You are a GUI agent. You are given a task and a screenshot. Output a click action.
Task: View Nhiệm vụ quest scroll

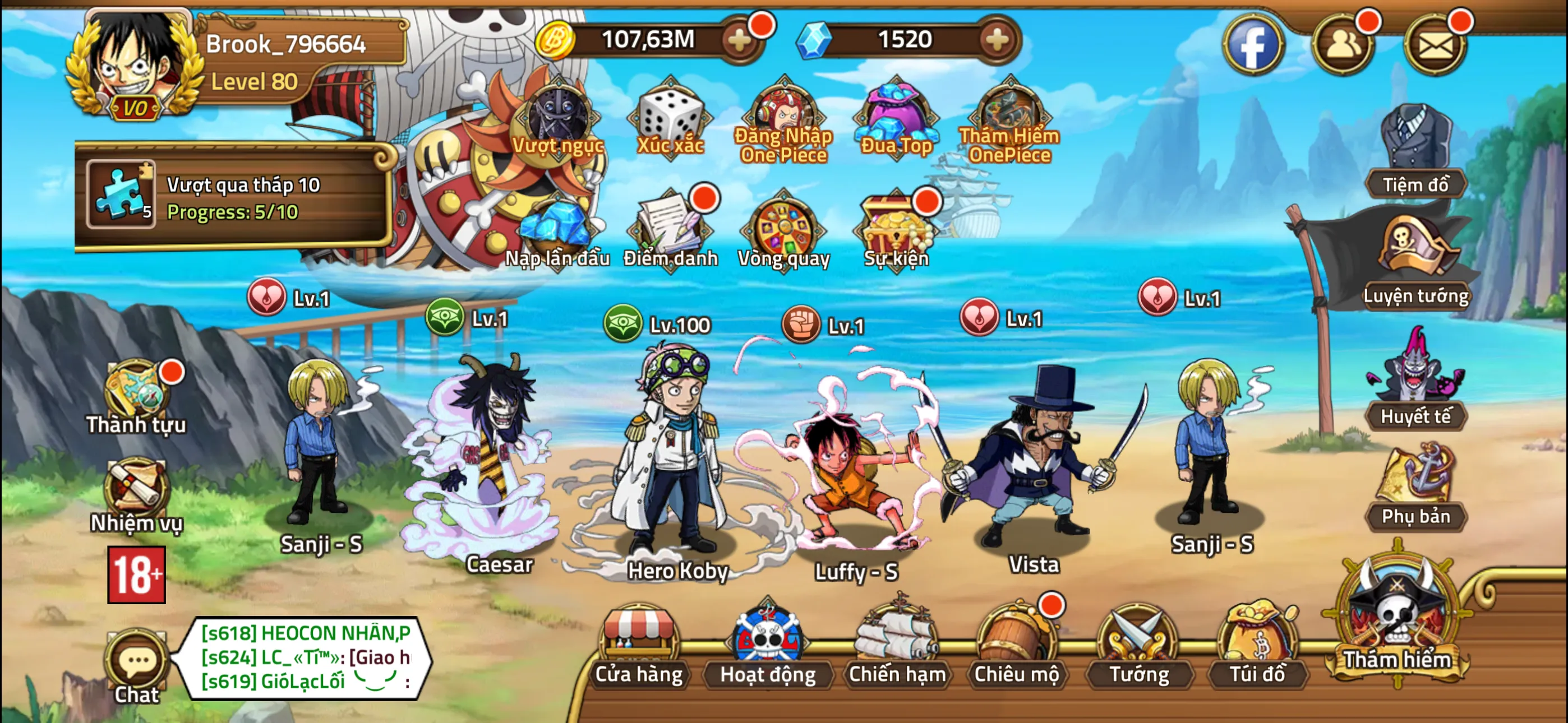point(136,494)
